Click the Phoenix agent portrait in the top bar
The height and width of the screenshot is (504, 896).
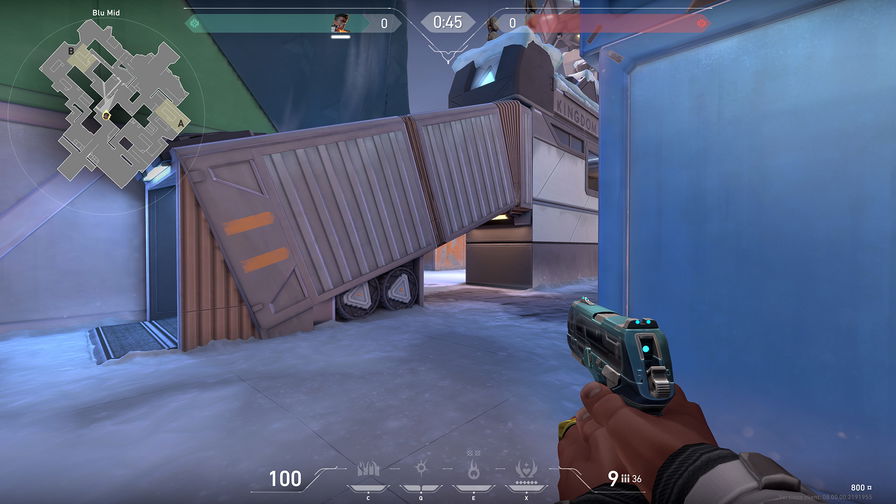(341, 22)
